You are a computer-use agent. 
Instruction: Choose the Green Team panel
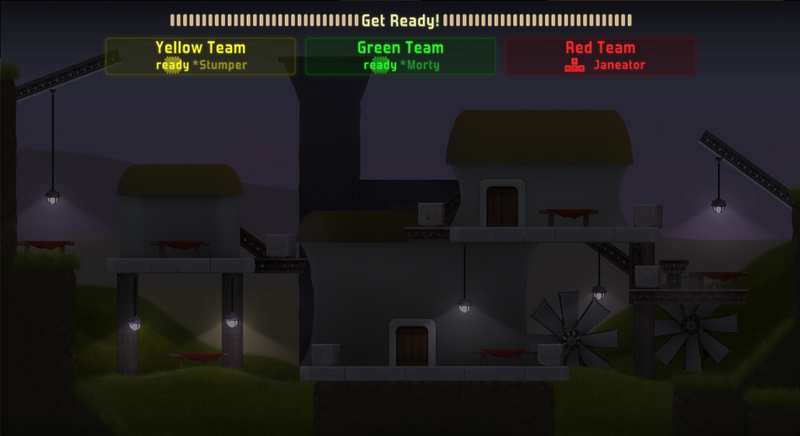400,56
